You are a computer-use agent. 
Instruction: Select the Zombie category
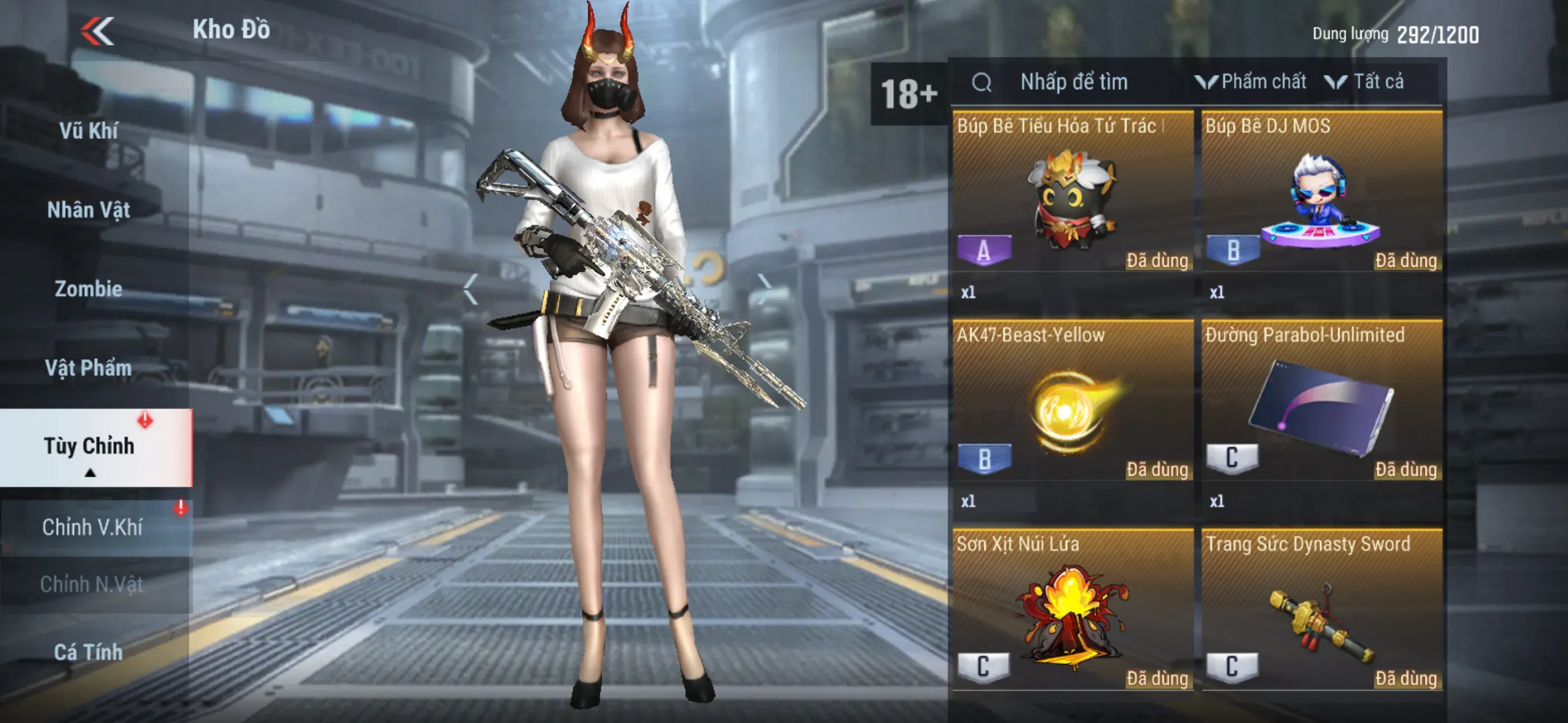pos(89,289)
